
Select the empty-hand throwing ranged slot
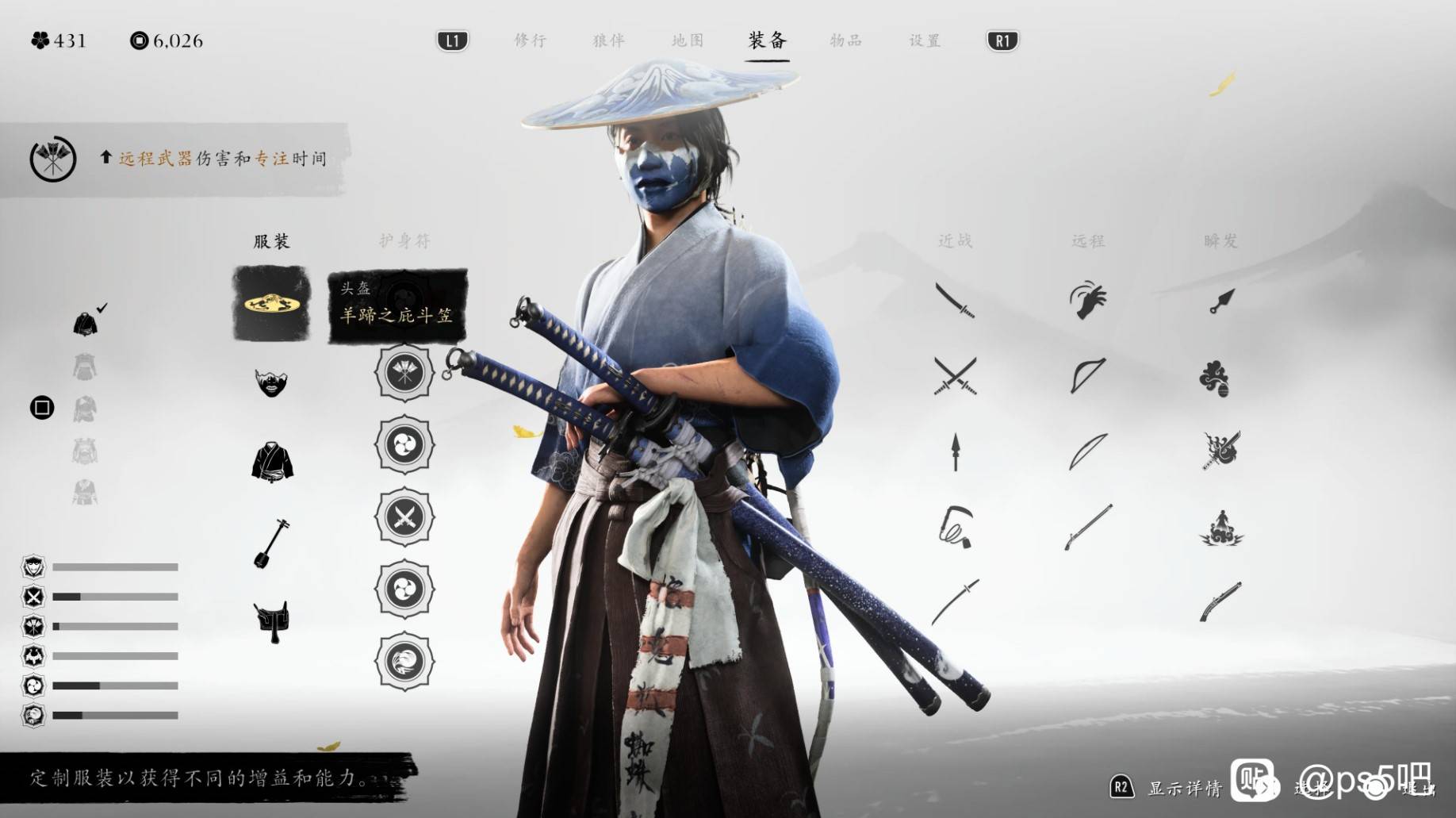point(1087,301)
